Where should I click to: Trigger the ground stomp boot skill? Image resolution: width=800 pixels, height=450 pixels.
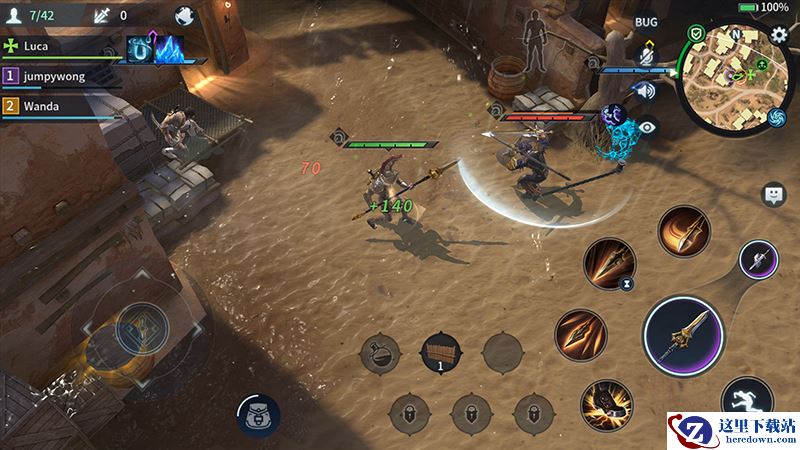click(607, 404)
